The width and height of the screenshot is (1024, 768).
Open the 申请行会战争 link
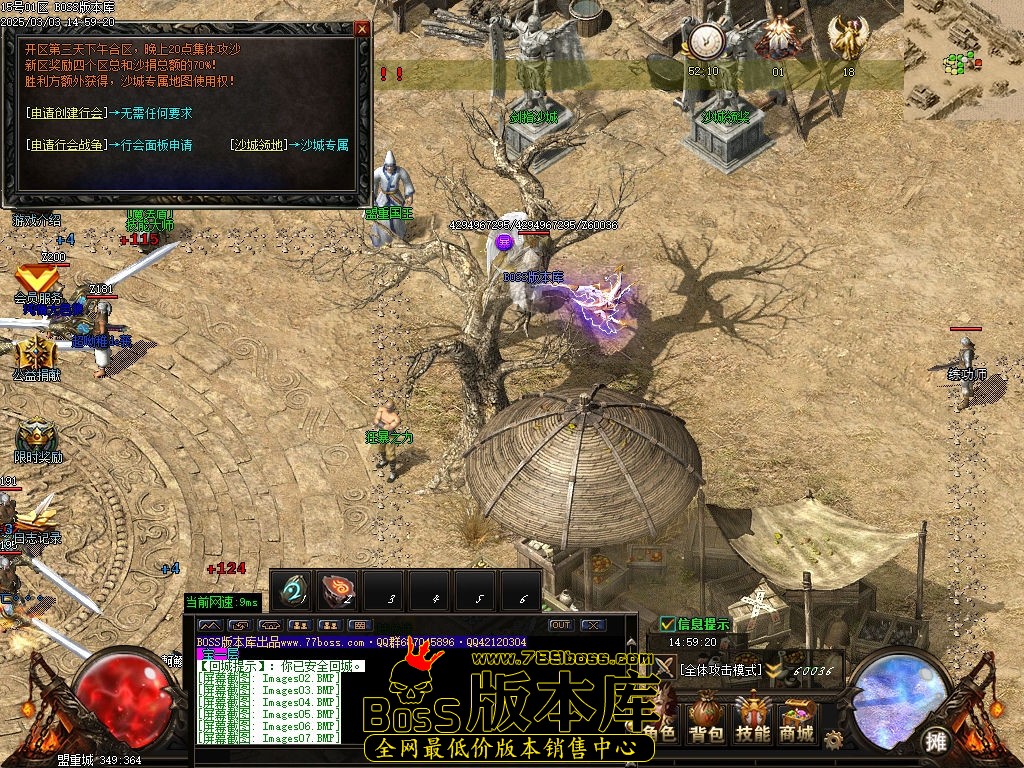click(x=65, y=145)
